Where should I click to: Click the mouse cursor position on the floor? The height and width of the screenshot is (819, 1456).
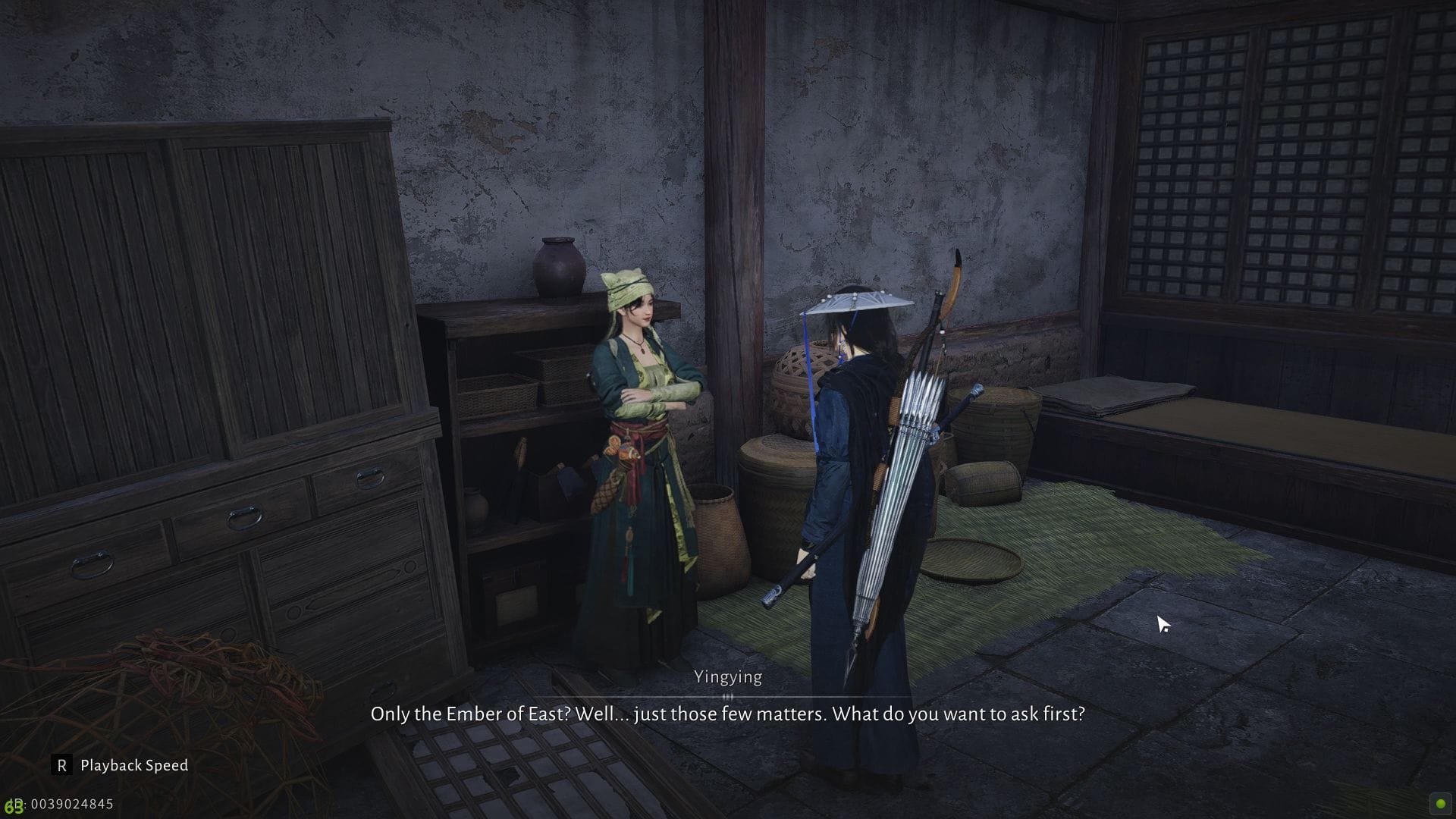[1162, 622]
